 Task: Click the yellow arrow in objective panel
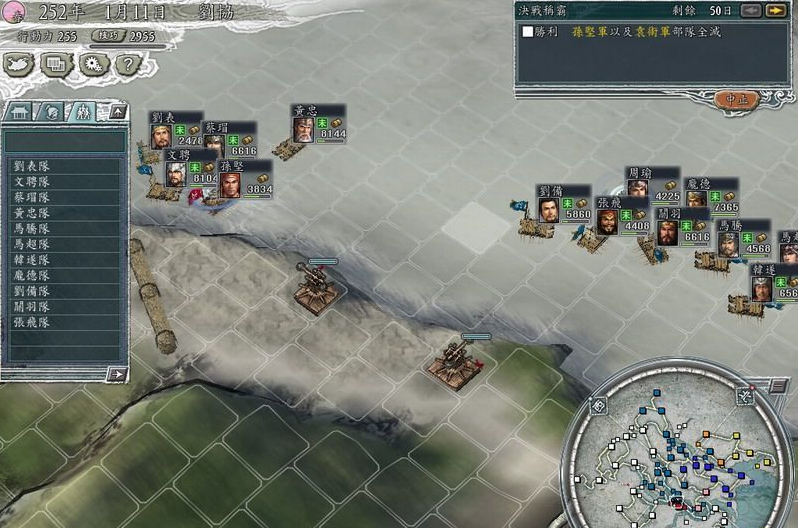pyautogui.click(x=775, y=11)
